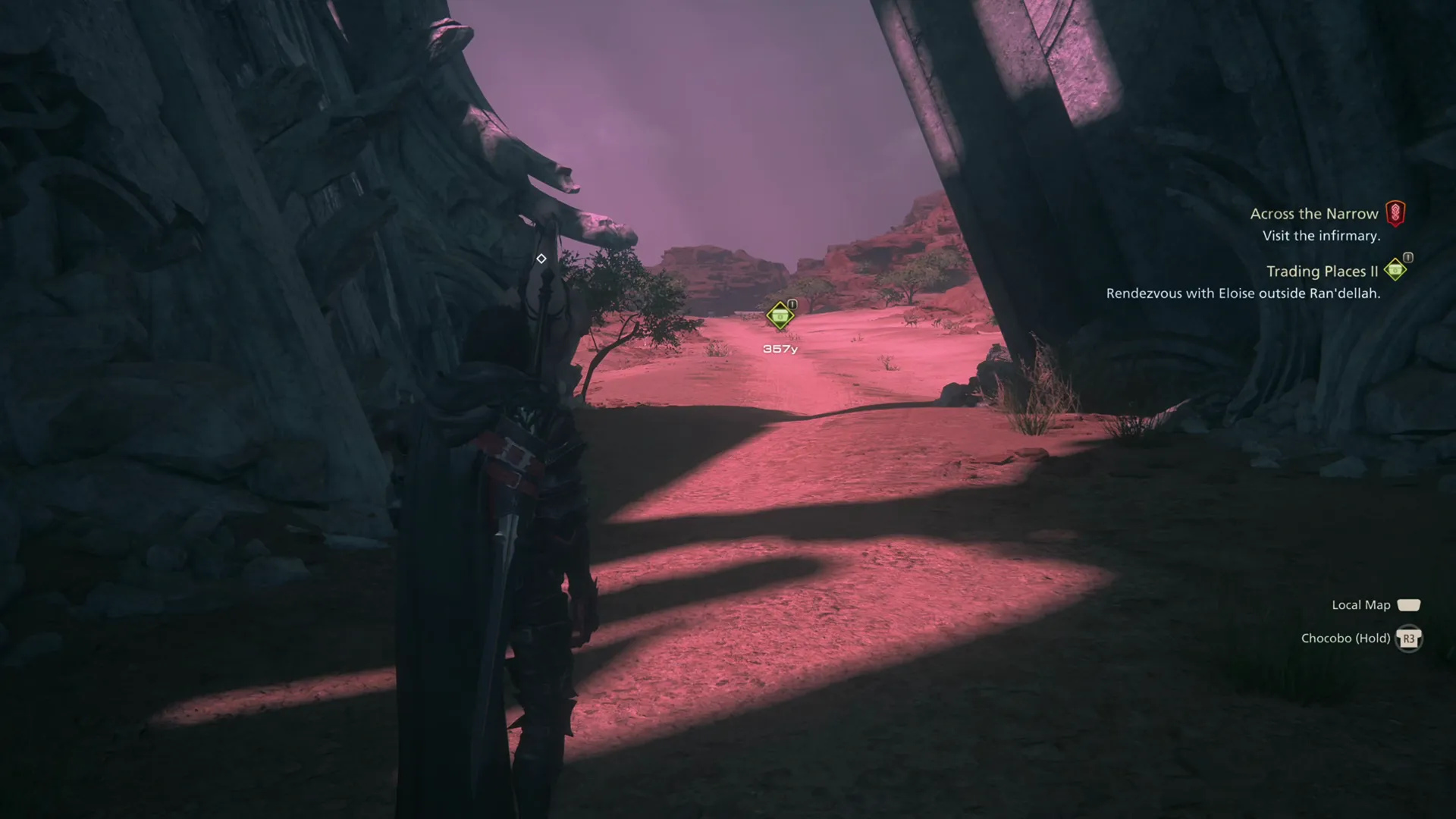Click the exclamation badge on the waypoint marker
Image resolution: width=1456 pixels, height=819 pixels.
(791, 303)
